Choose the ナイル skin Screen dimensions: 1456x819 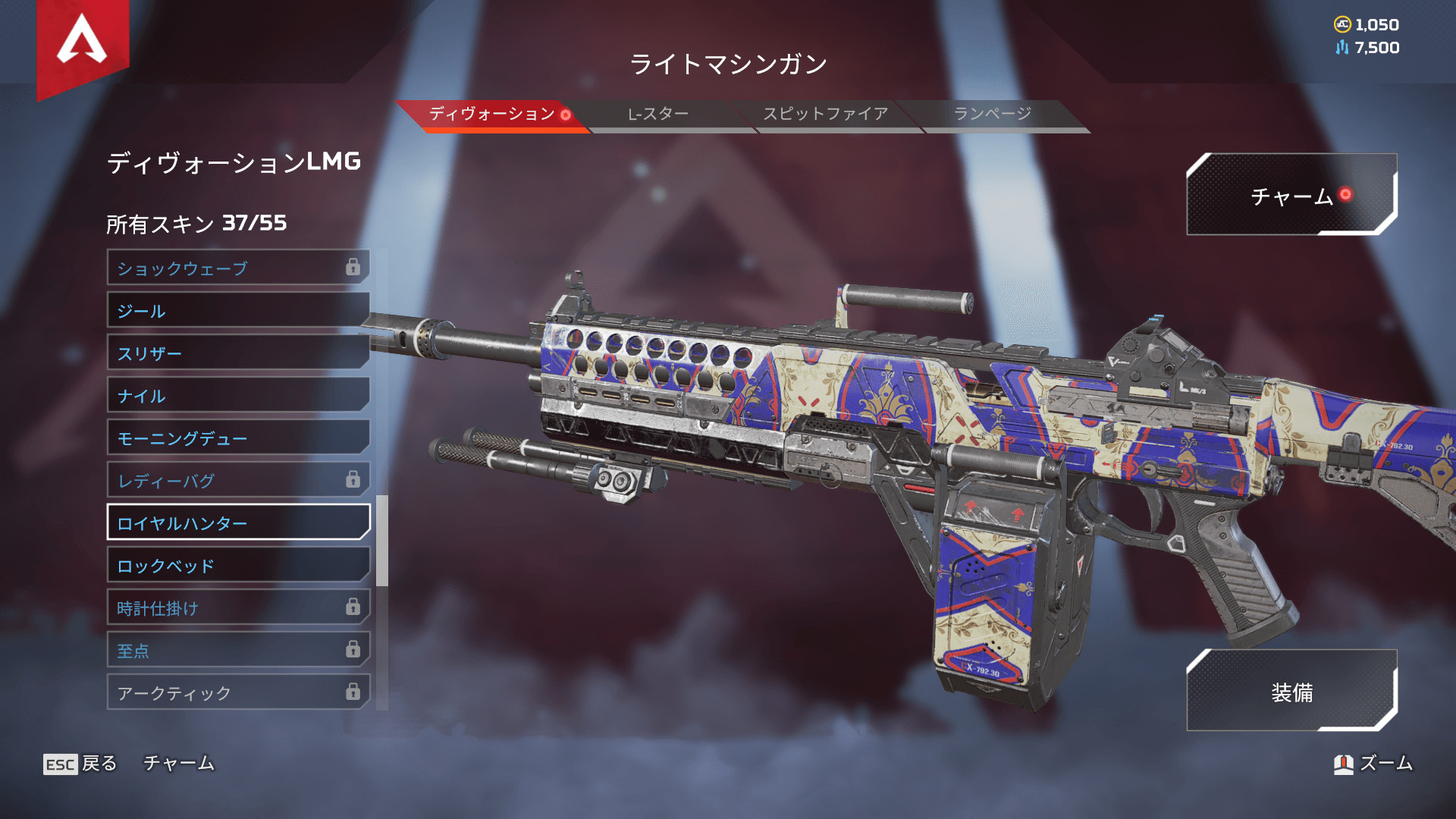click(x=238, y=395)
